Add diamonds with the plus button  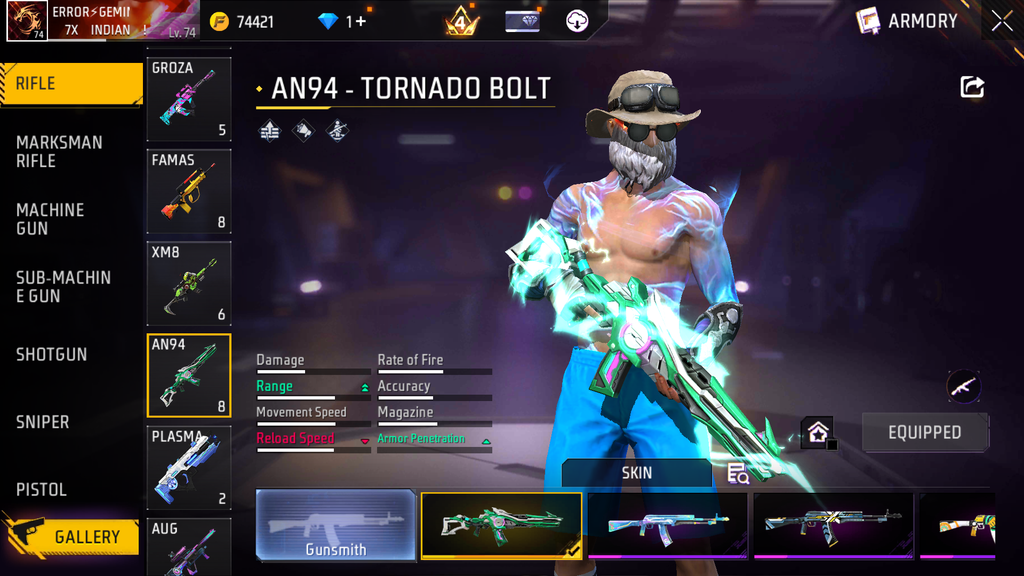click(x=360, y=21)
